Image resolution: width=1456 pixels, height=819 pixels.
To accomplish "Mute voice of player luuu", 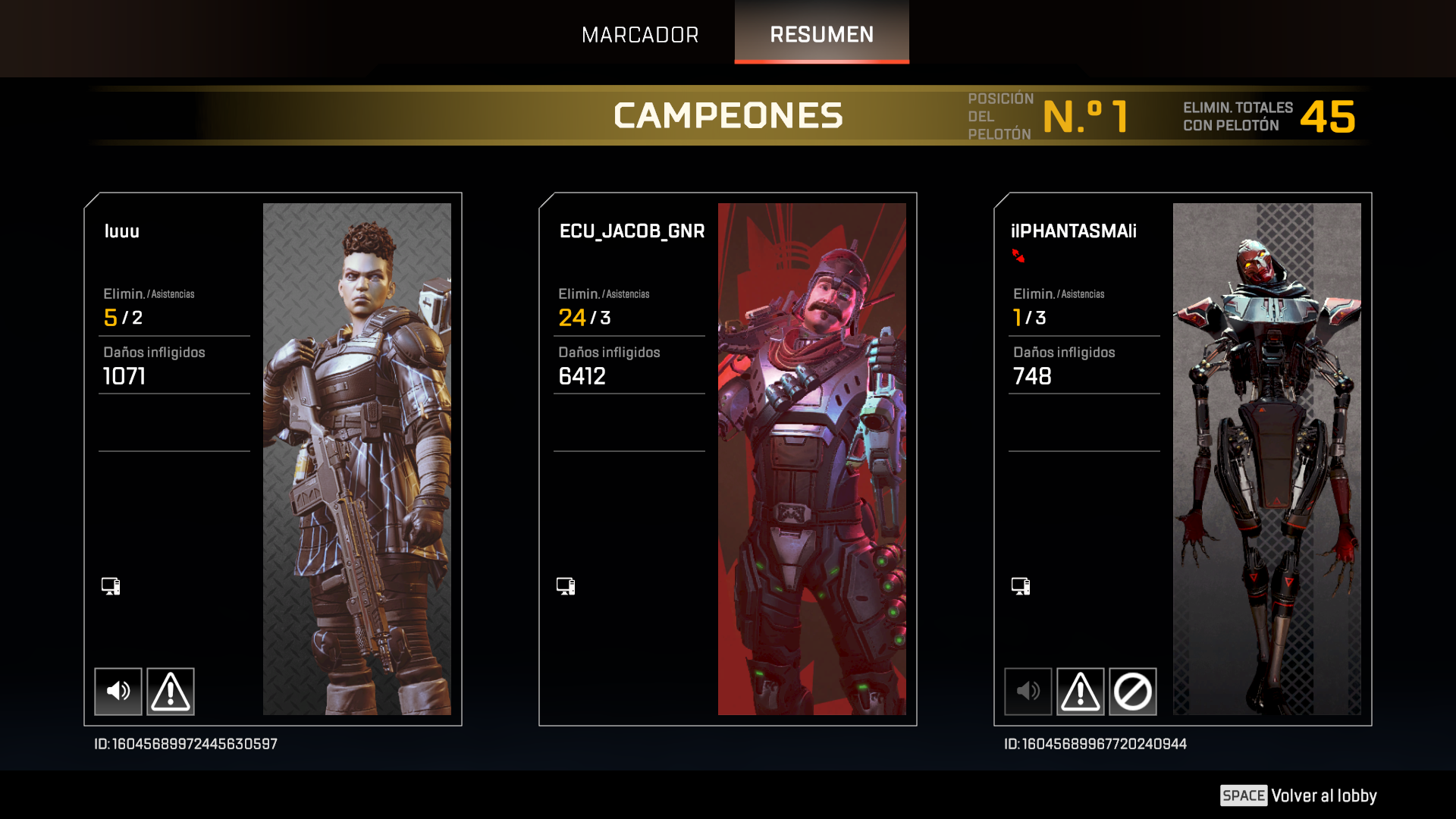I will coord(118,691).
